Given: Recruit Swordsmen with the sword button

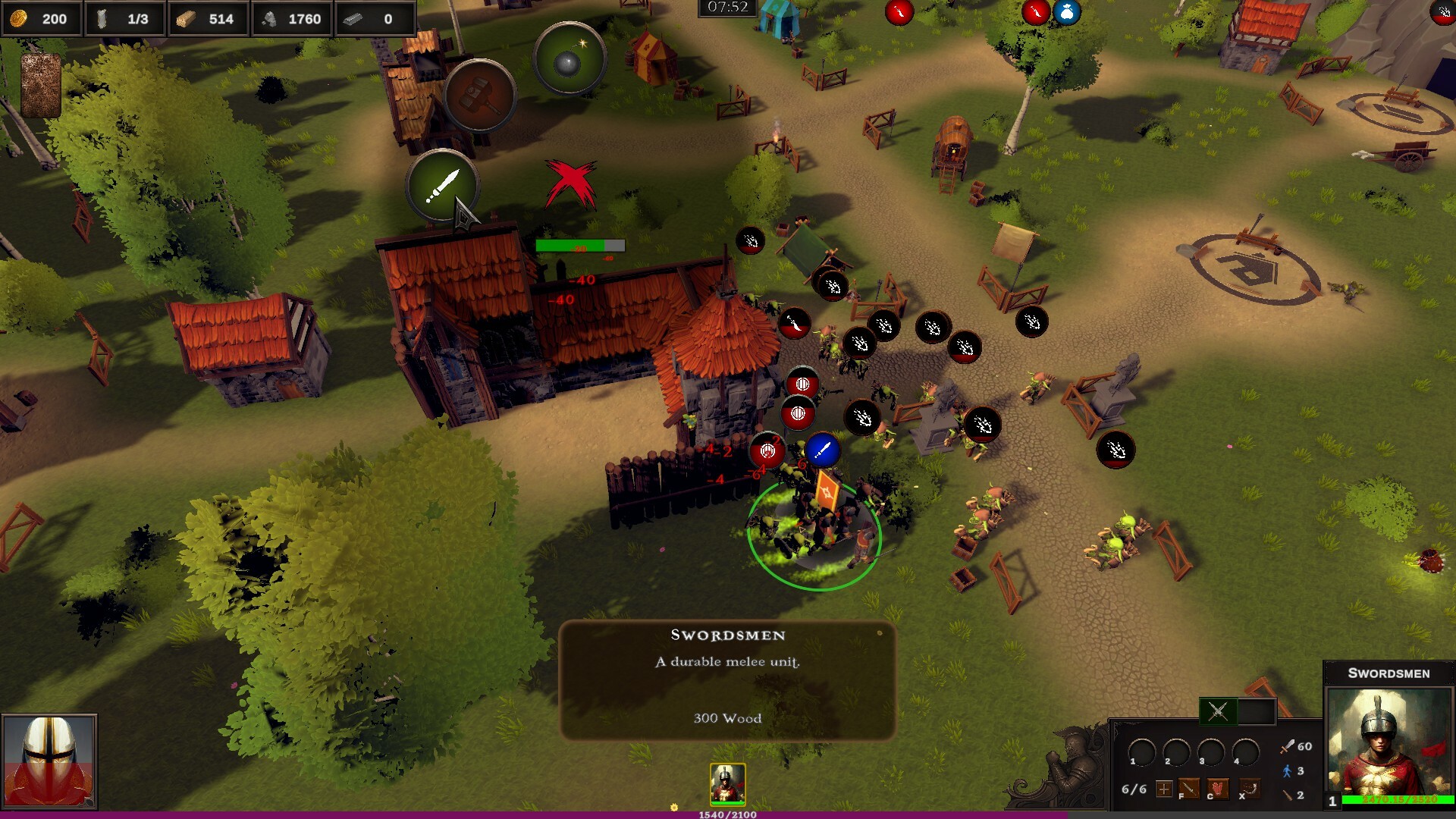Looking at the screenshot, I should 442,185.
